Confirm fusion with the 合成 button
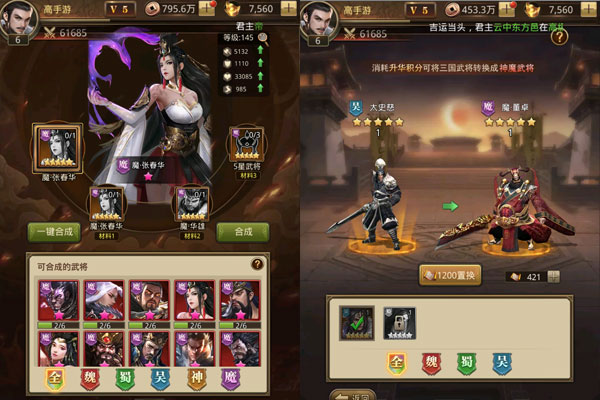The width and height of the screenshot is (600, 400). [x=243, y=231]
